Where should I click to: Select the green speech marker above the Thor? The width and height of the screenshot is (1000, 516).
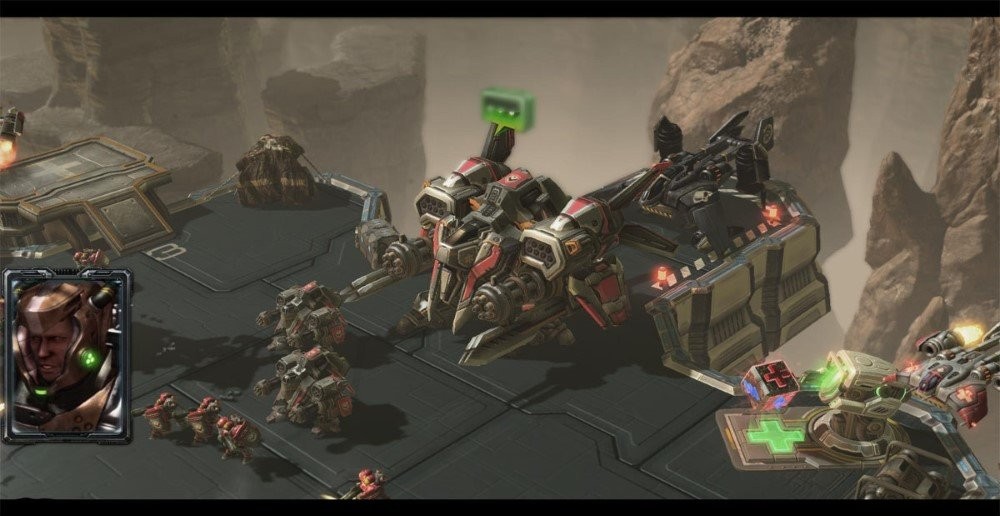[507, 105]
